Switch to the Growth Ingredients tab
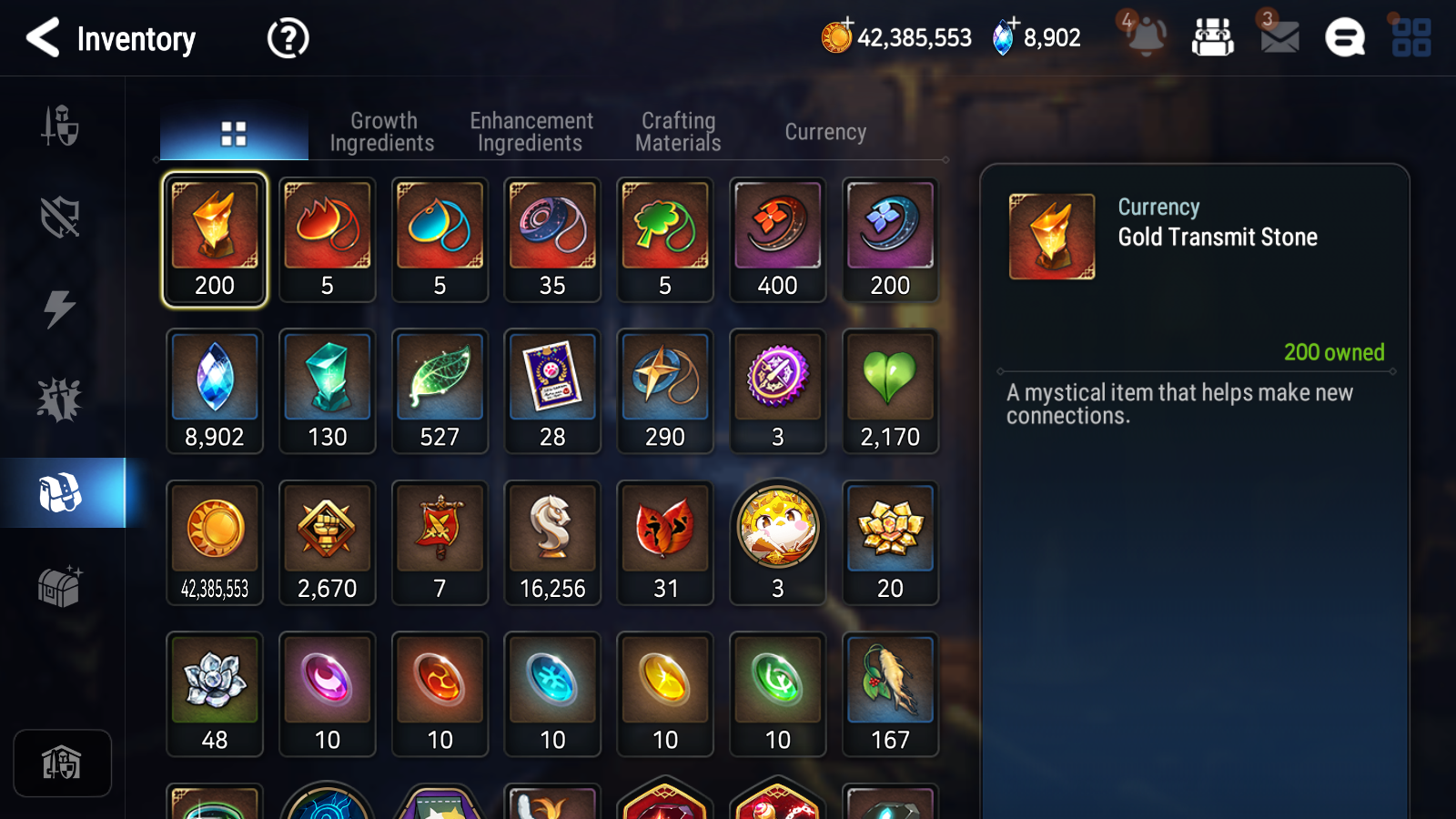The height and width of the screenshot is (819, 1456). click(x=383, y=131)
